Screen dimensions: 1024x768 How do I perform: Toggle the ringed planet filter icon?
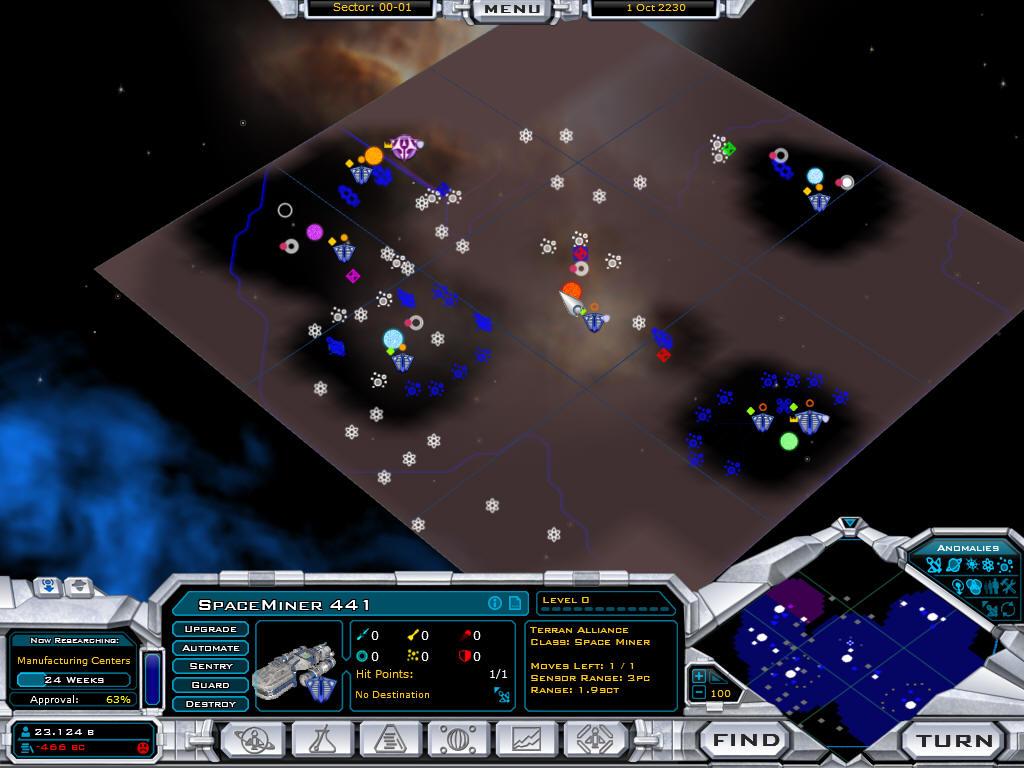pos(954,567)
